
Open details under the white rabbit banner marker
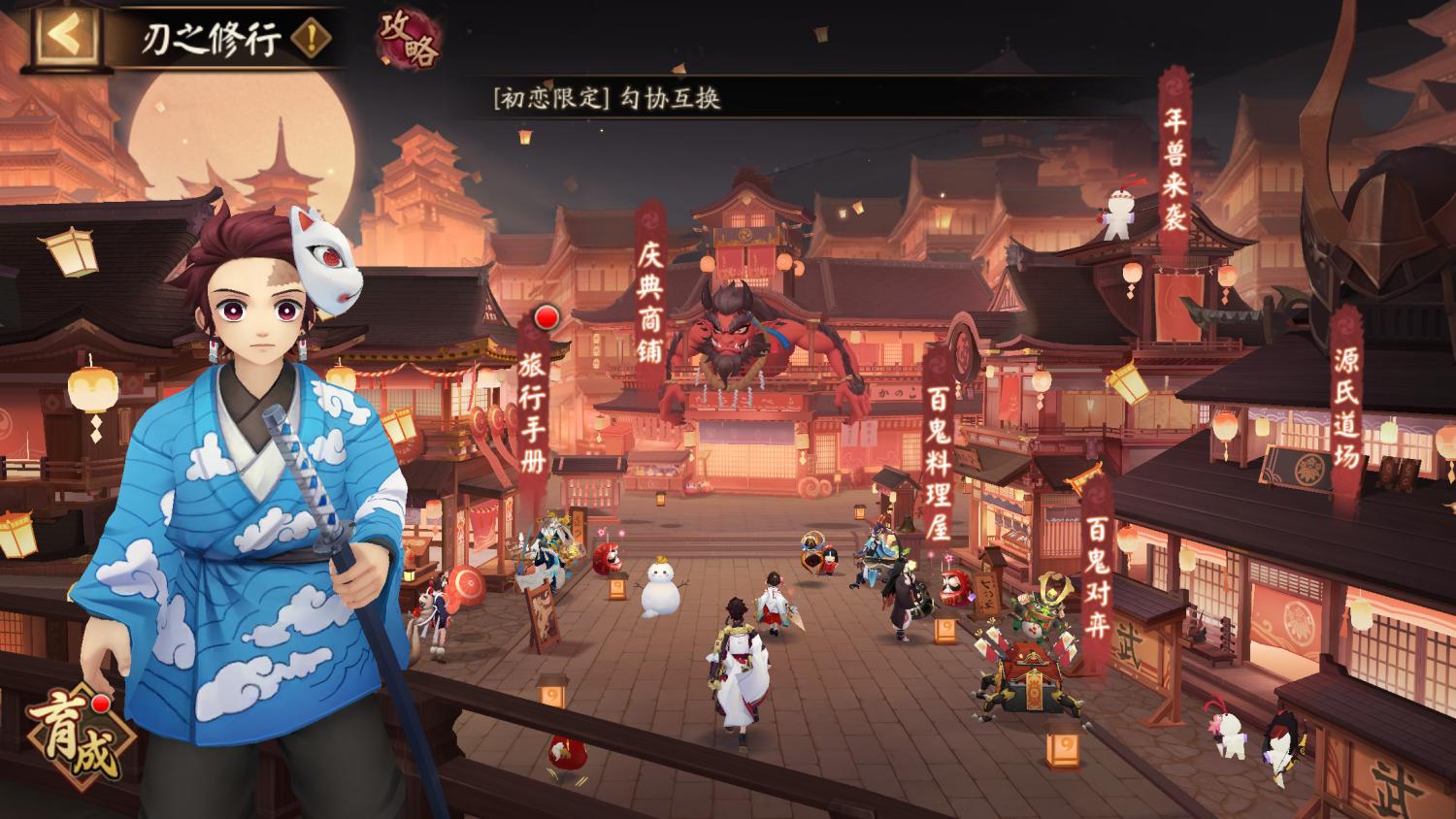(x=1120, y=212)
